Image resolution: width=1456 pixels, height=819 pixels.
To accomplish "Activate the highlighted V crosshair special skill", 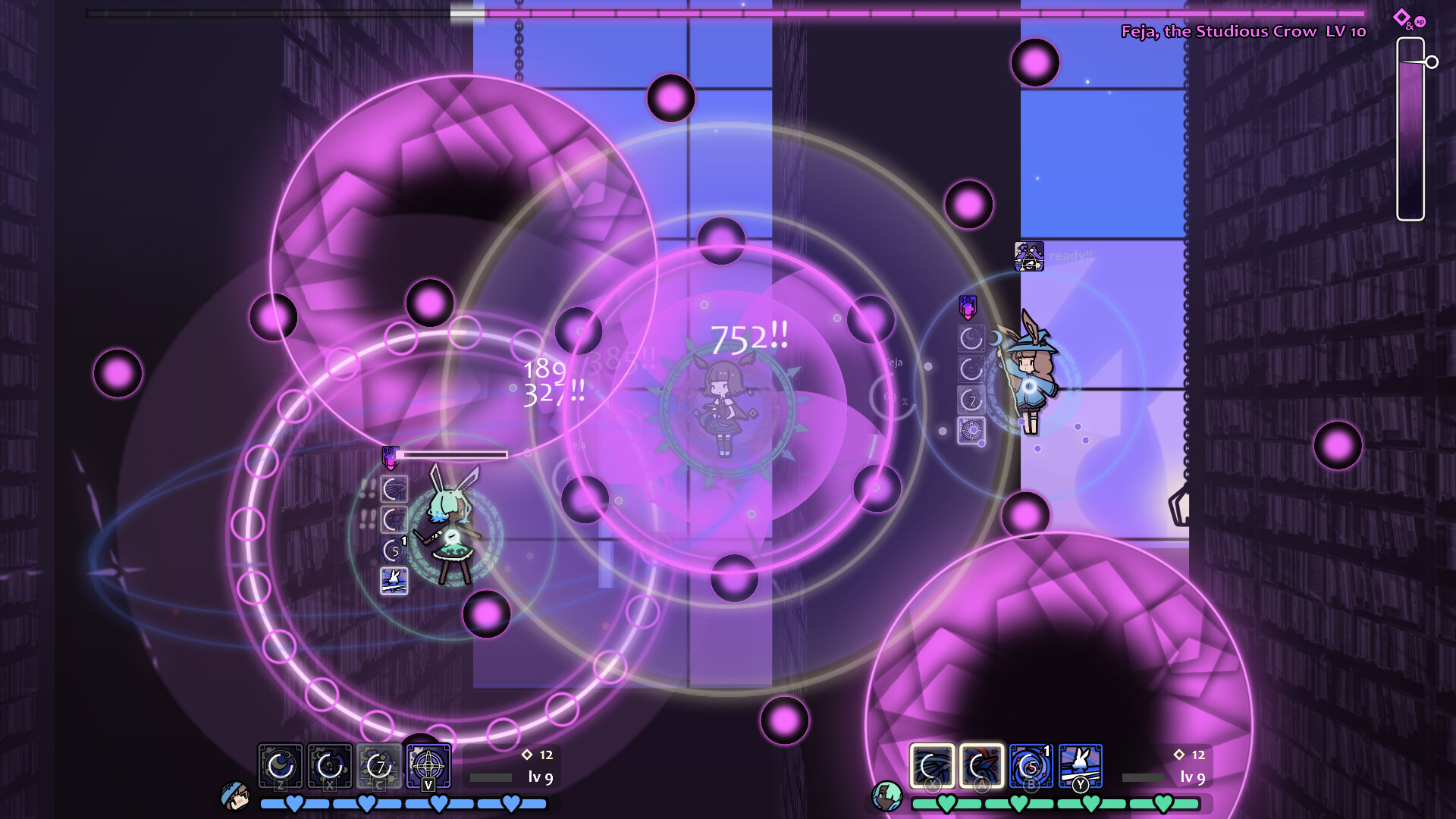I will click(x=430, y=763).
